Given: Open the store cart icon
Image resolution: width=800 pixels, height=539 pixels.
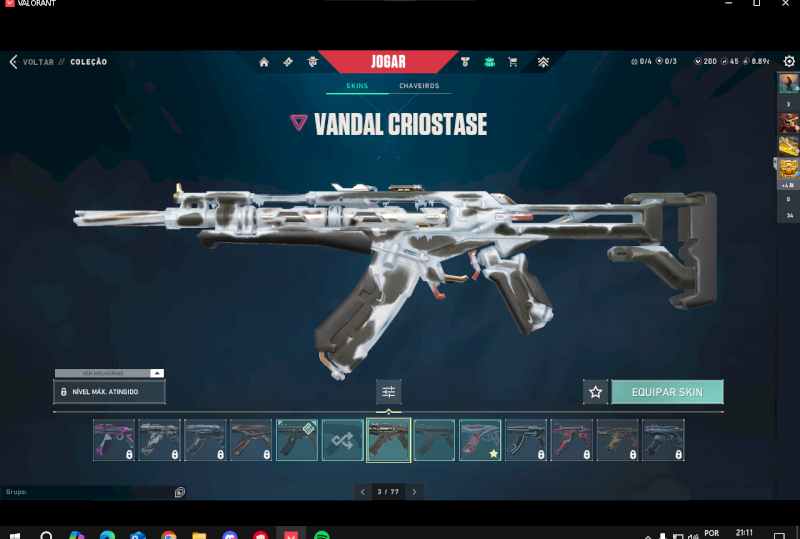Looking at the screenshot, I should tap(513, 62).
